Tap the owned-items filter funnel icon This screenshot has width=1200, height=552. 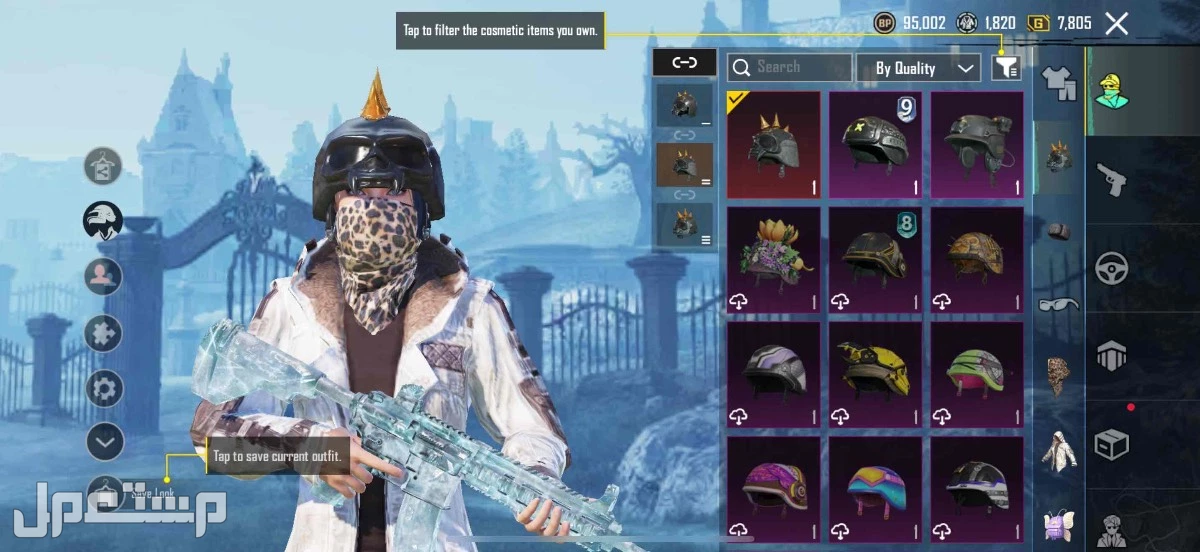click(x=1006, y=67)
